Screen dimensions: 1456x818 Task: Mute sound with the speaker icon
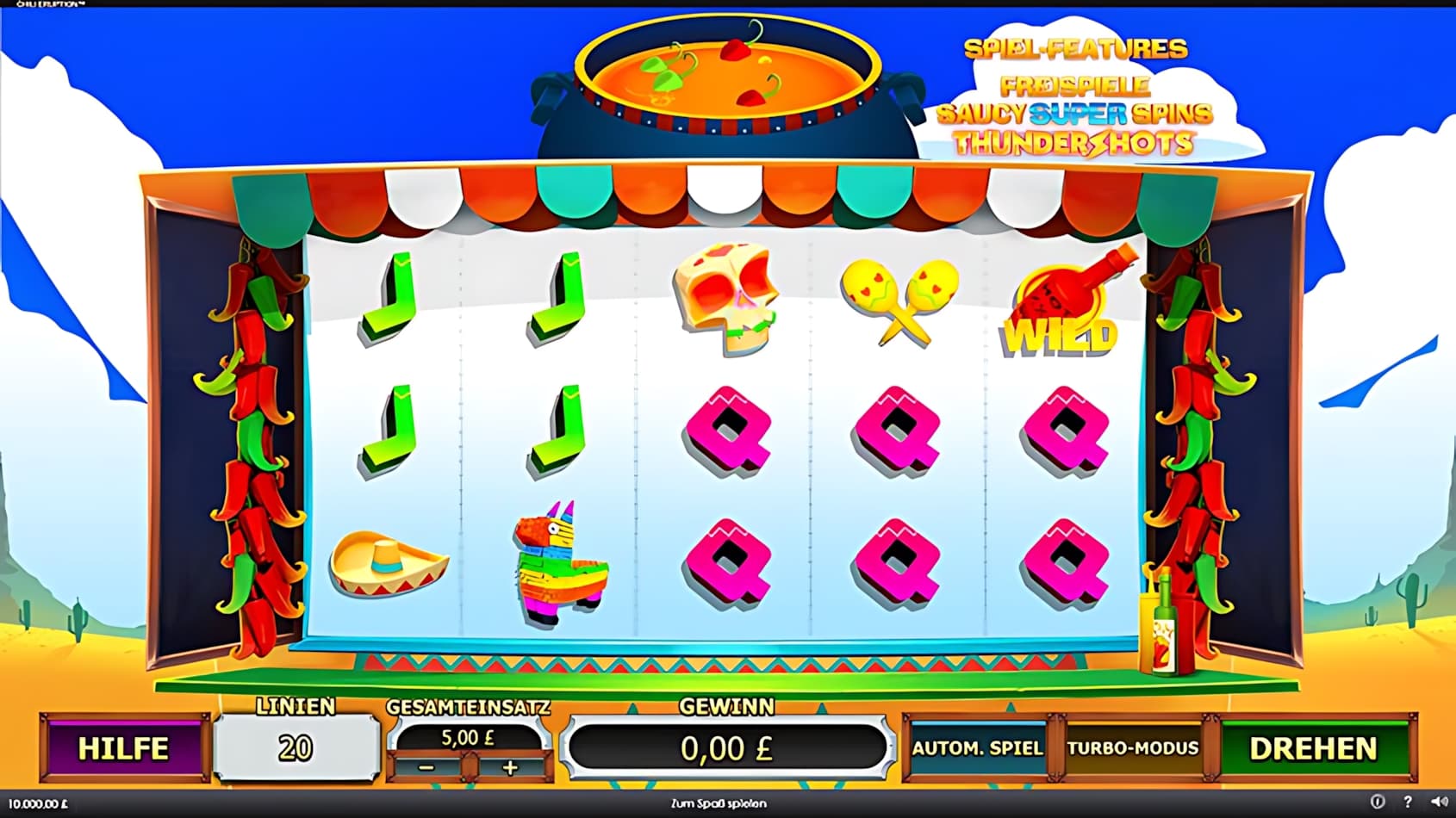[x=1437, y=803]
